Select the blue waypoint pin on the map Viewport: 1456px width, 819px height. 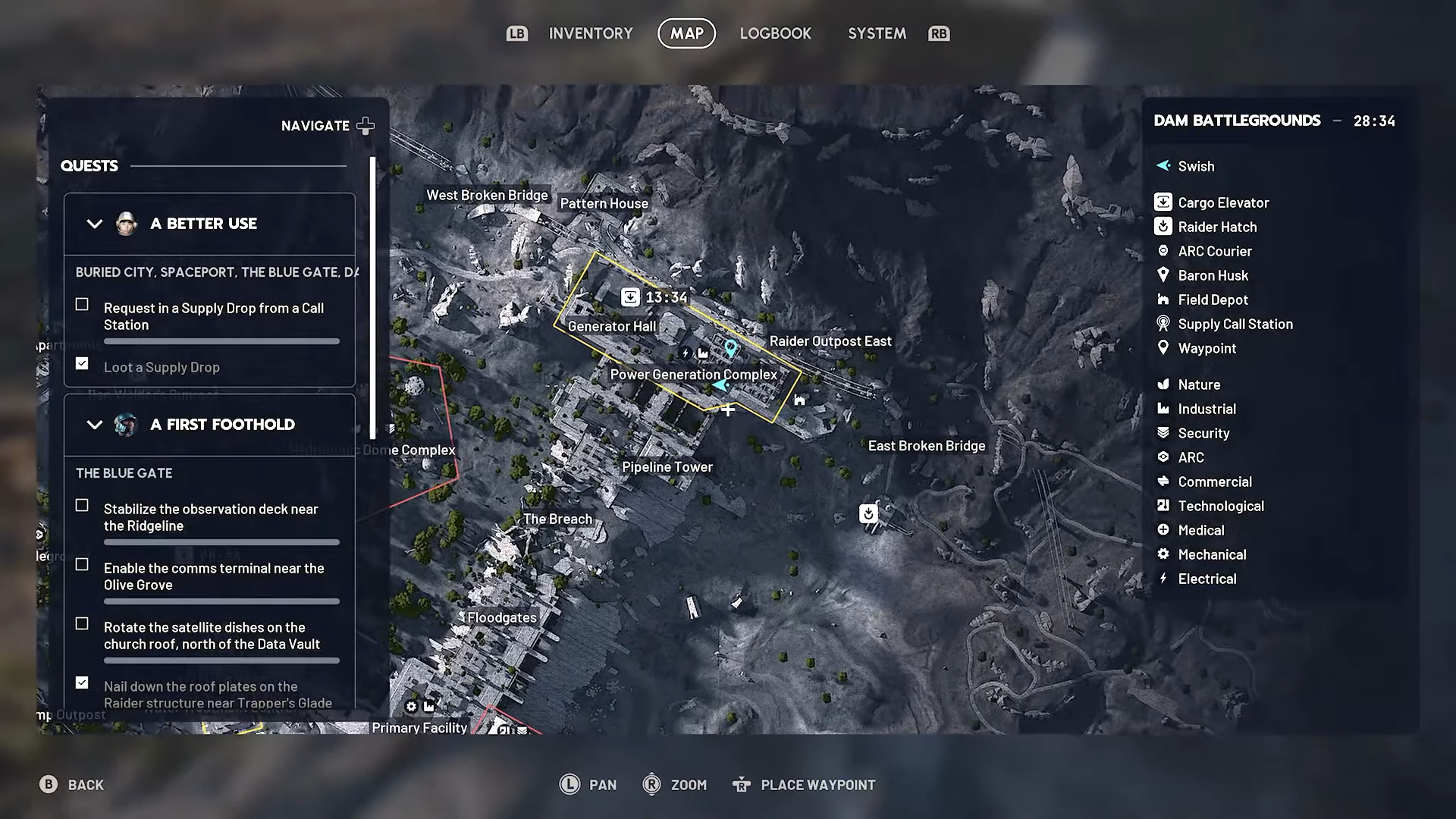(730, 348)
